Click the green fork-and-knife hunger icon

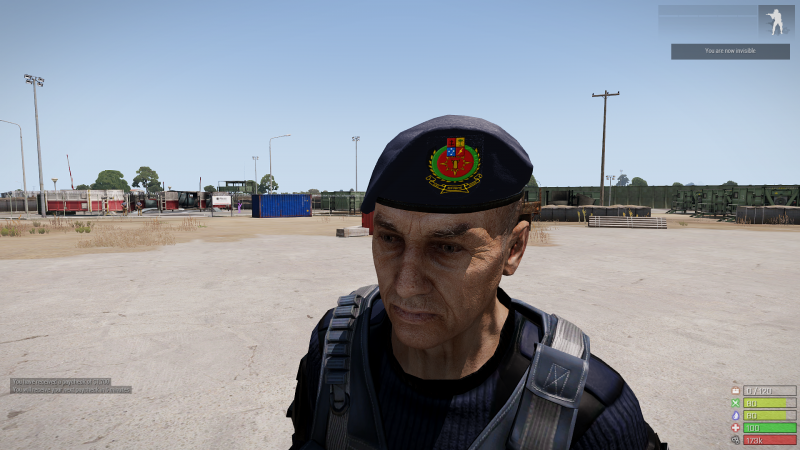pos(736,403)
